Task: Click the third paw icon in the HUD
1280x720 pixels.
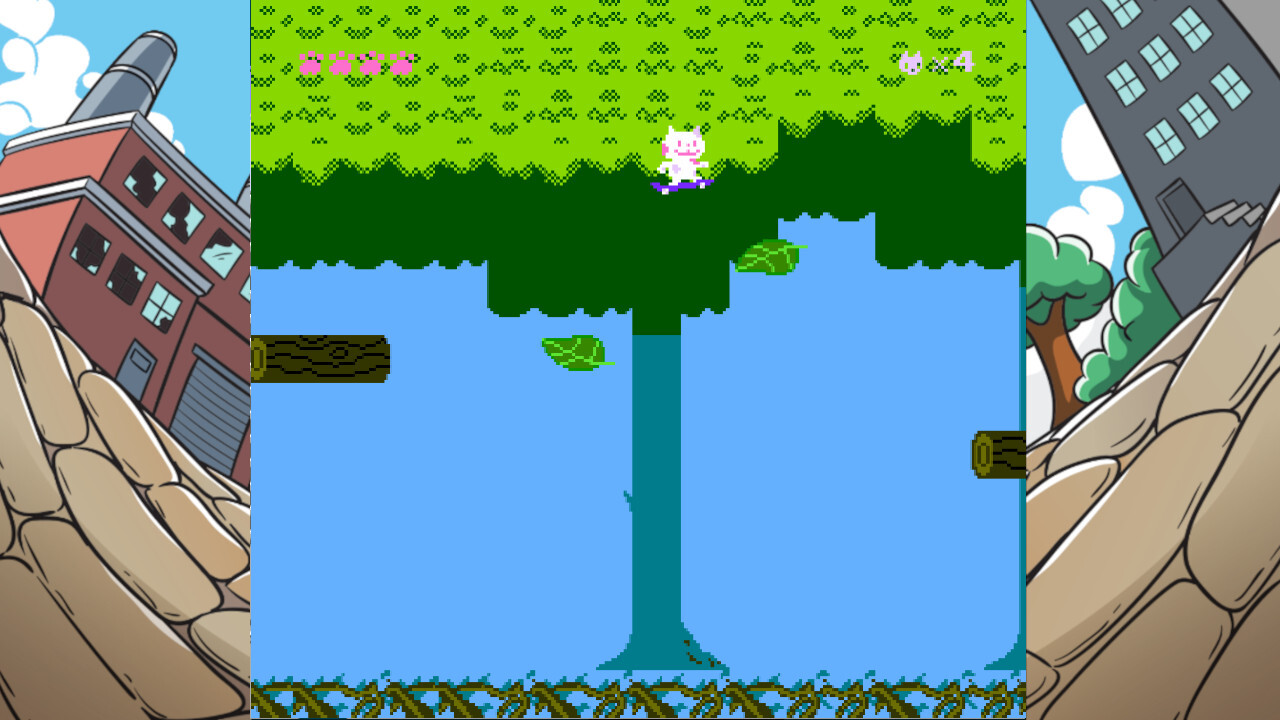Action: tap(370, 62)
